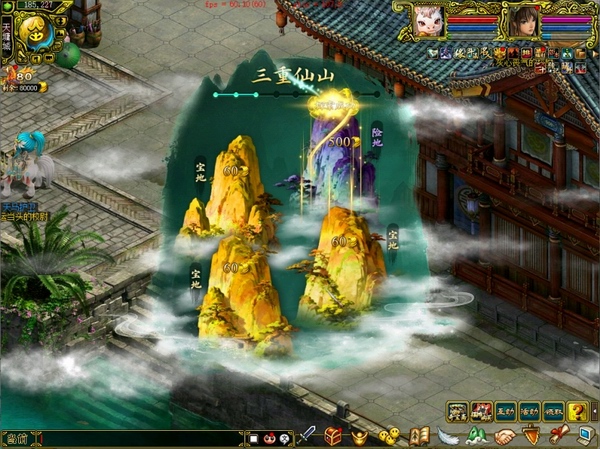
Task: Click in the bottom chat input bar
Action: pyautogui.click(x=130, y=438)
